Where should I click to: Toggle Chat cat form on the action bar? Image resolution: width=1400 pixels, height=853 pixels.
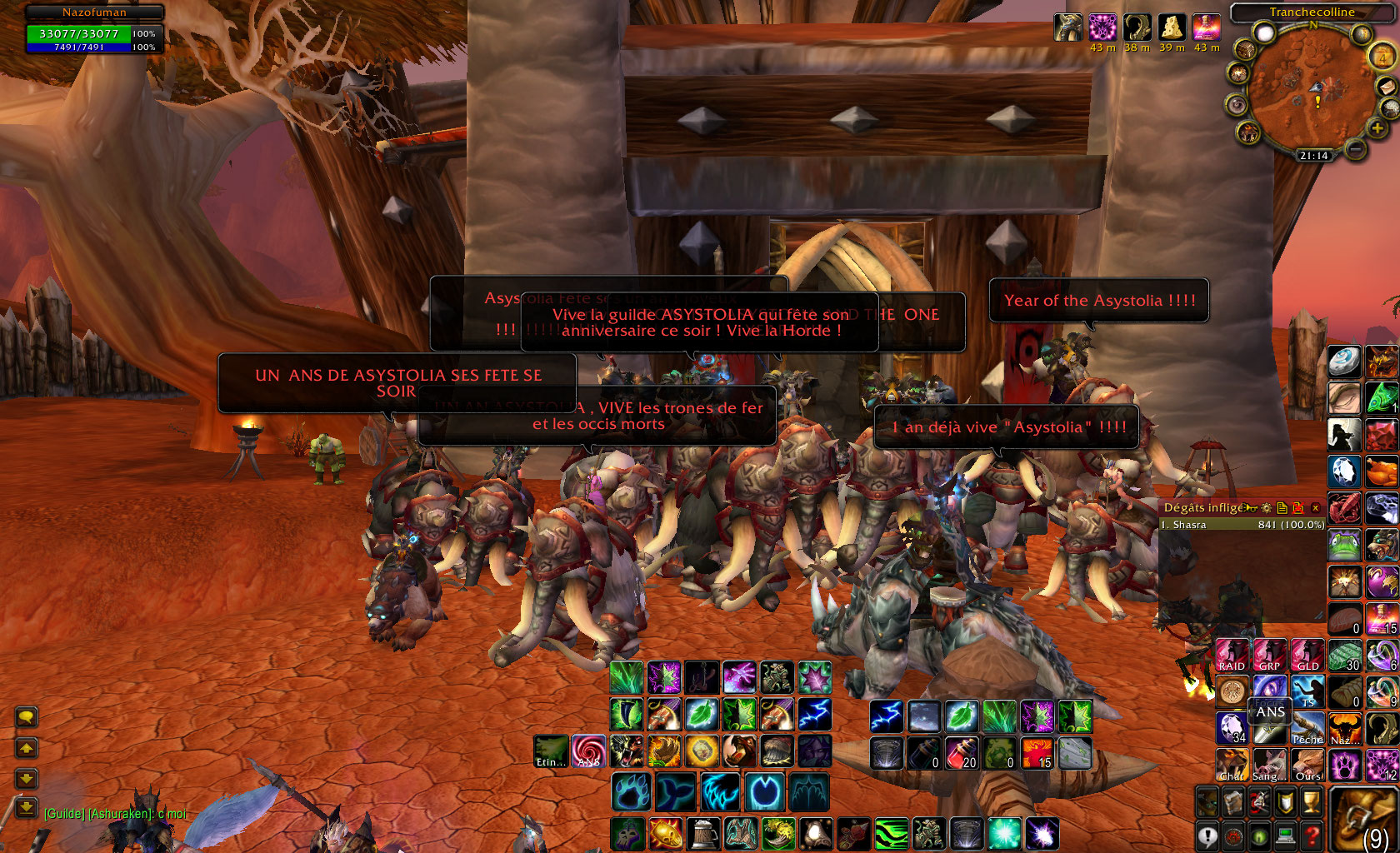coord(1231,766)
